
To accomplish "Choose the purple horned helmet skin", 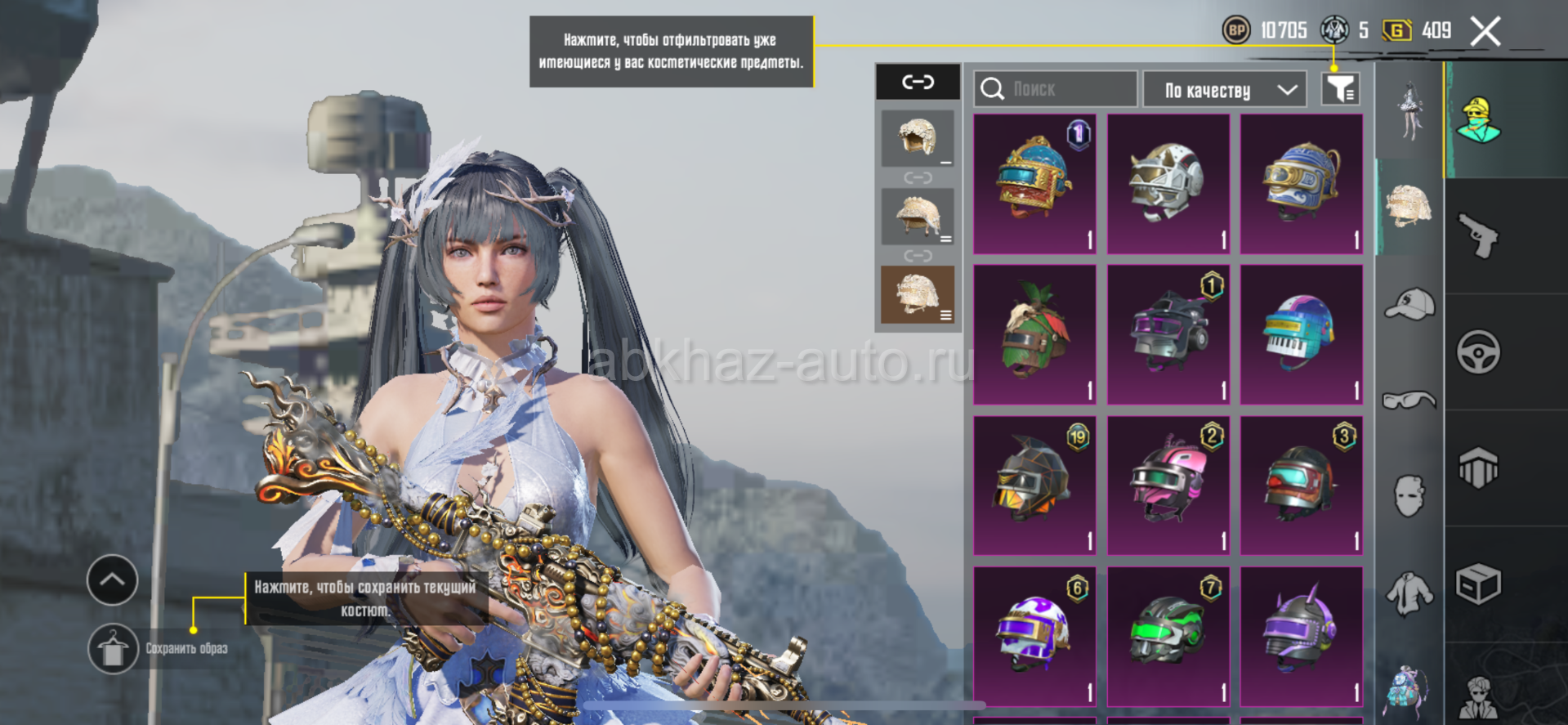I will tap(1301, 635).
